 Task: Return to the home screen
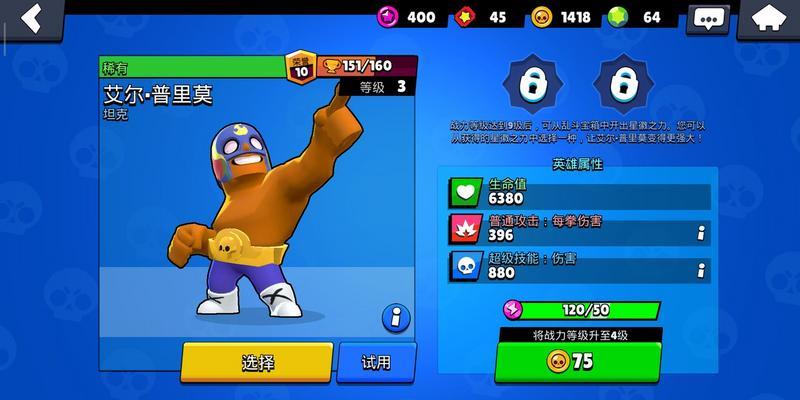(x=770, y=18)
